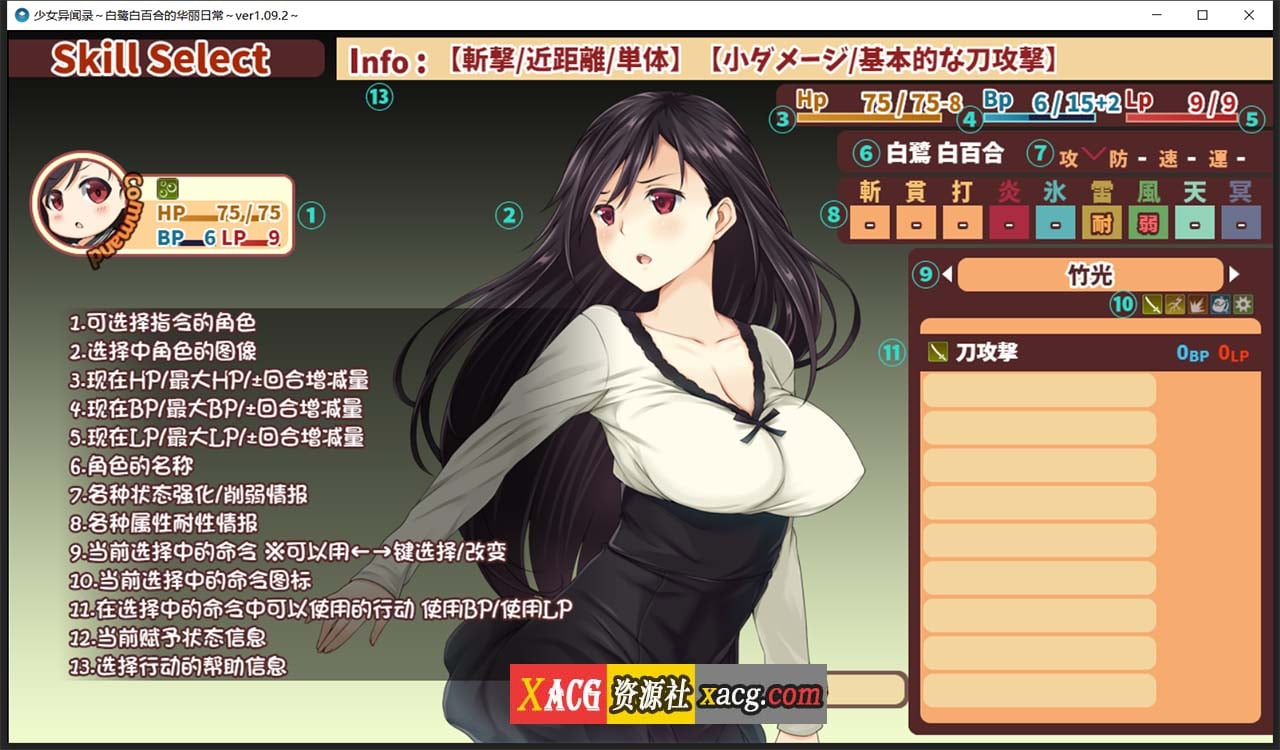
Task: Toggle the 風 weakness indicator showing 弱
Action: [1147, 224]
